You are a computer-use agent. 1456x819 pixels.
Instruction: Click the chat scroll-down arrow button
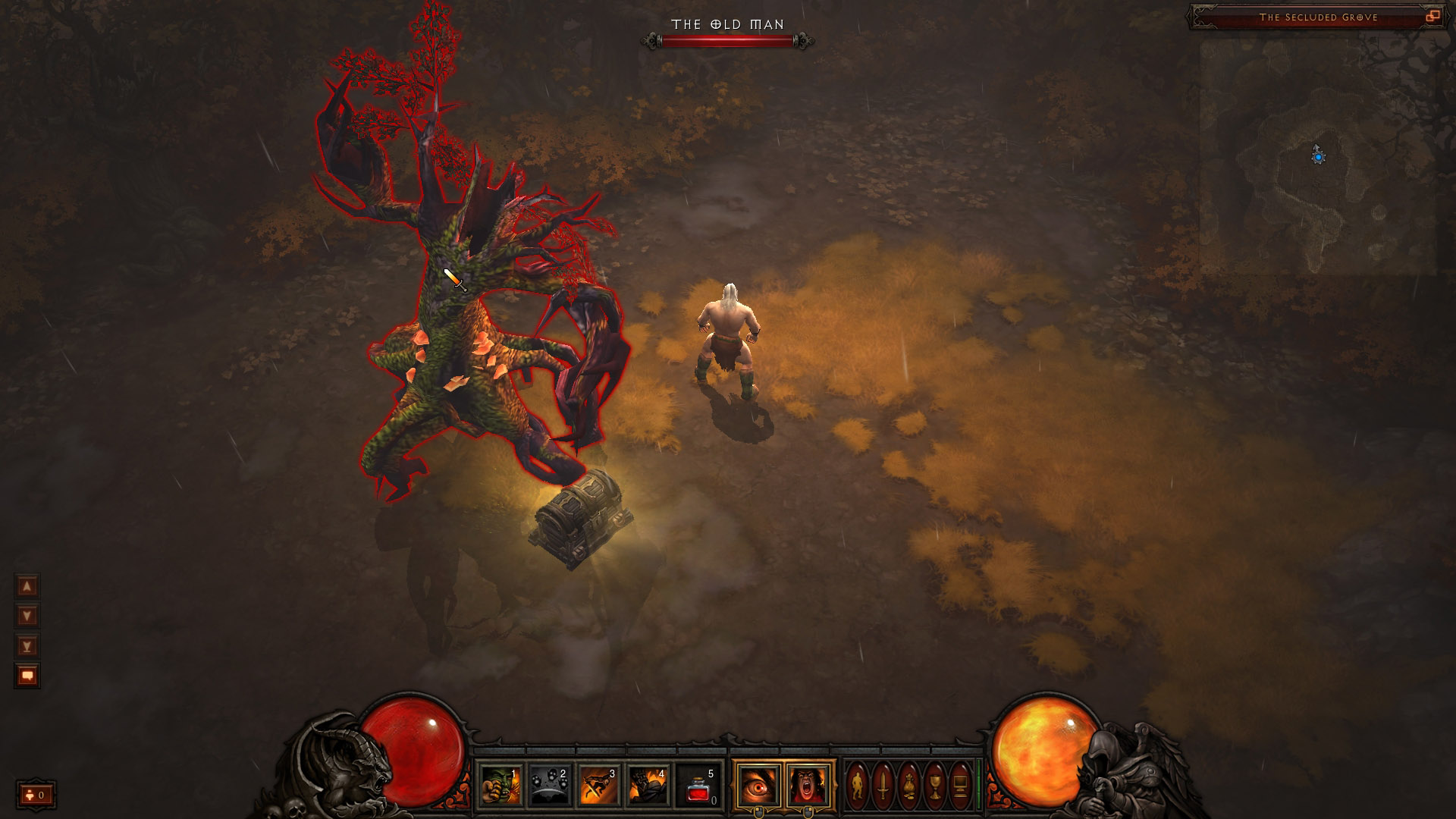pos(27,616)
